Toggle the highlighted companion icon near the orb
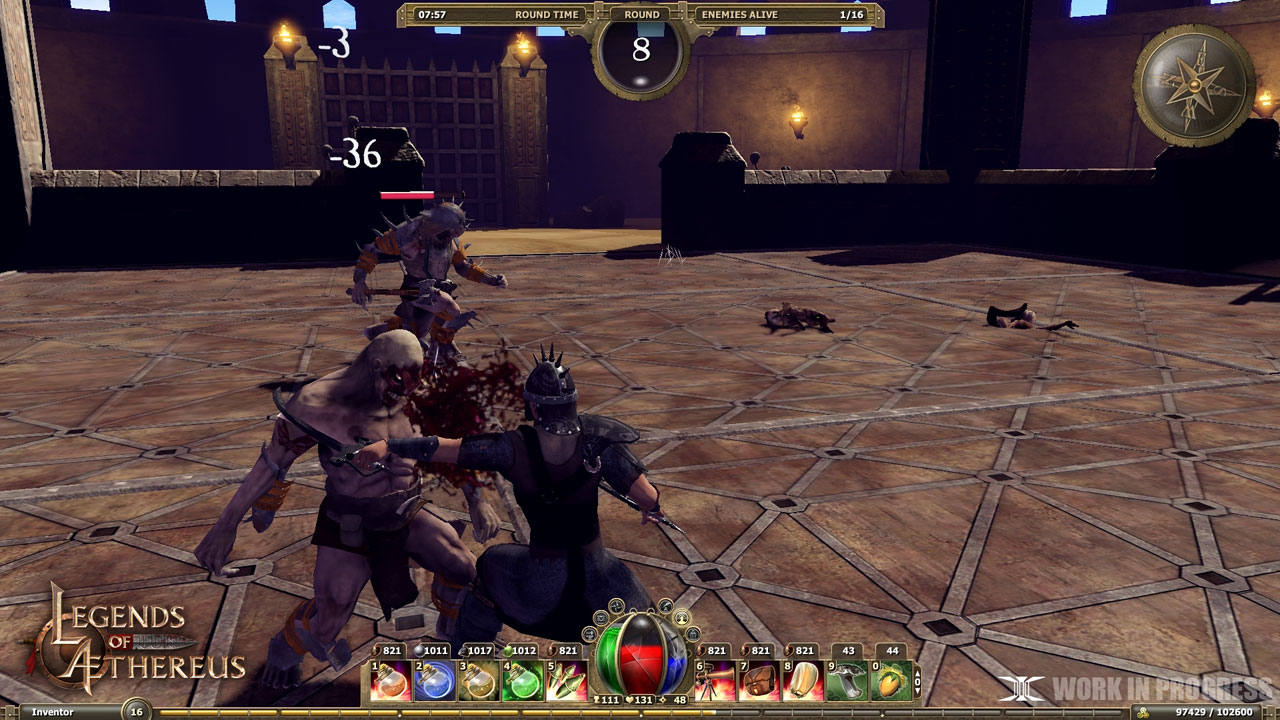The image size is (1280, 720). pyautogui.click(x=681, y=619)
